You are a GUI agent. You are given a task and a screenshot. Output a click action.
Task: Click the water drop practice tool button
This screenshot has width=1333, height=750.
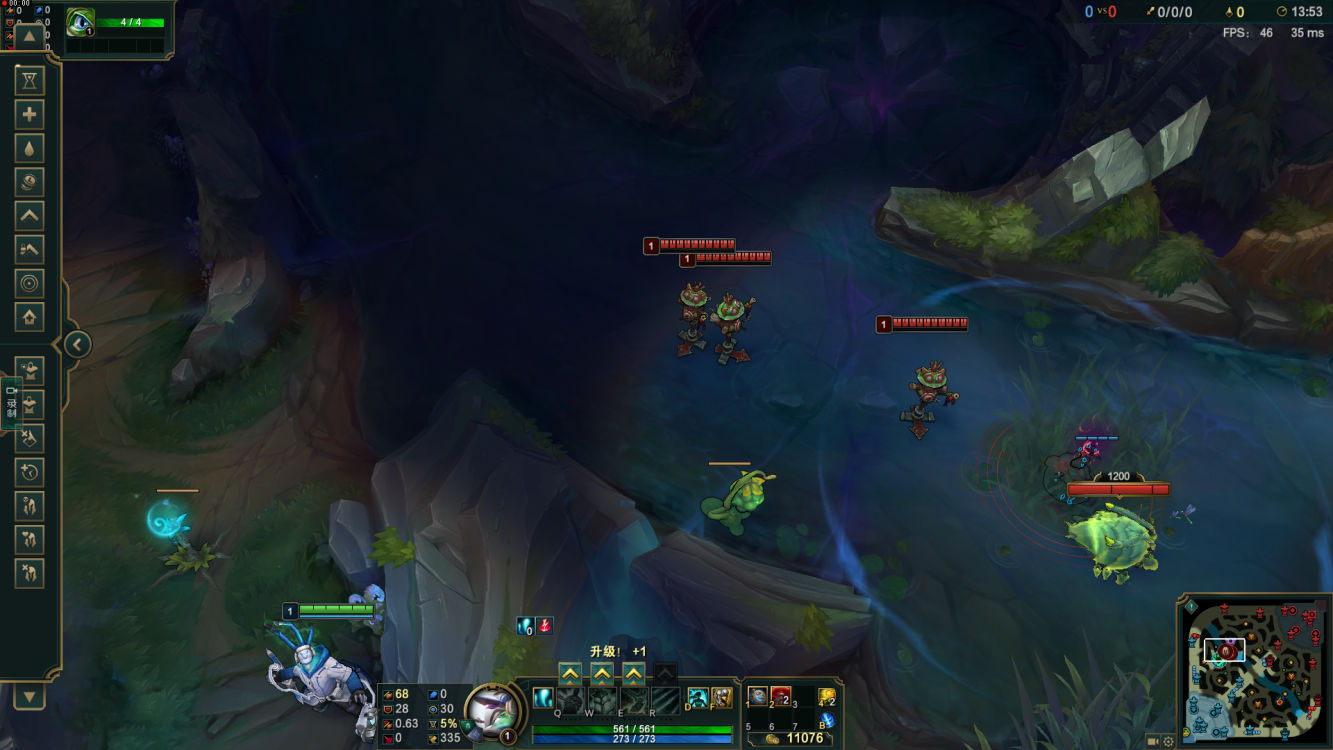coord(29,148)
